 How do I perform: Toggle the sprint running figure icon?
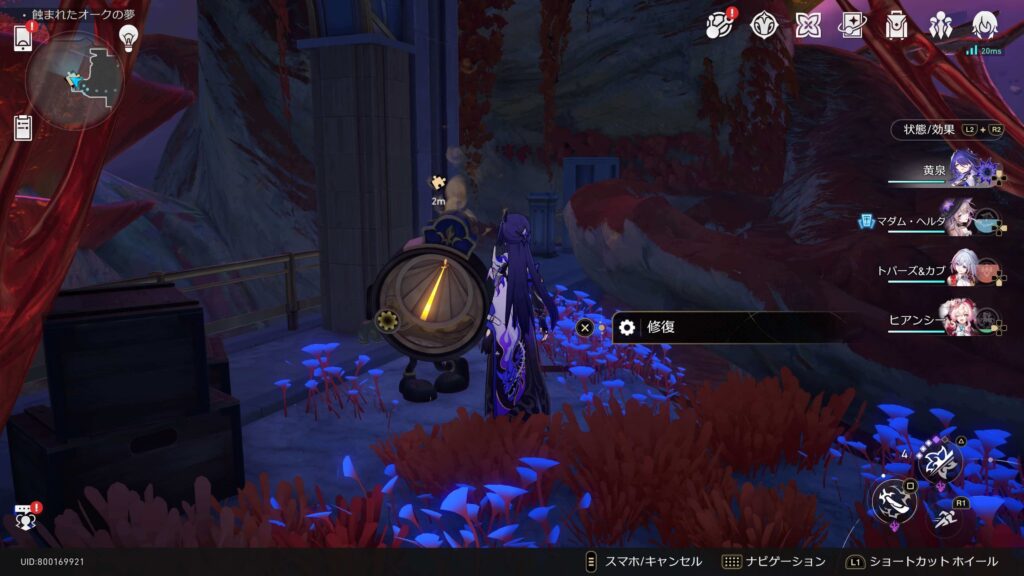945,518
